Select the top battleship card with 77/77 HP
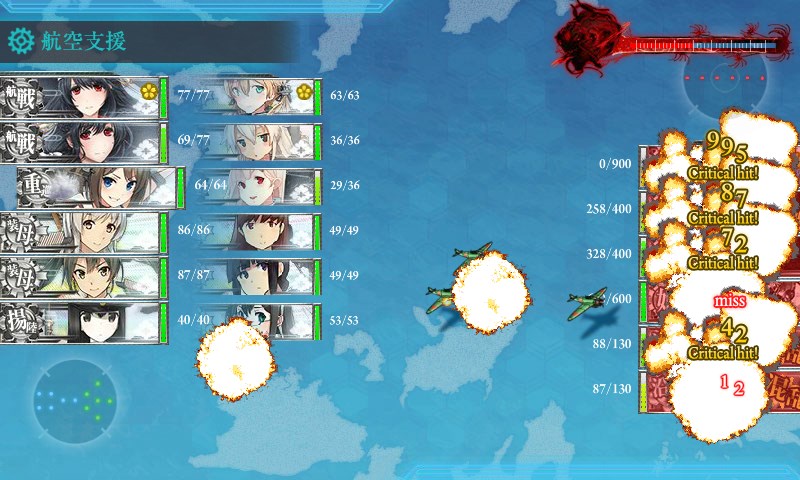Screen dimensions: 800x480 pyautogui.click(x=80, y=98)
